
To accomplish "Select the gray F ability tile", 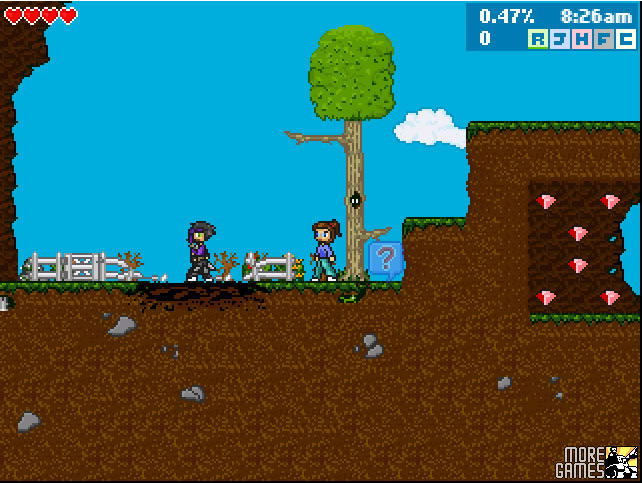I will click(604, 39).
